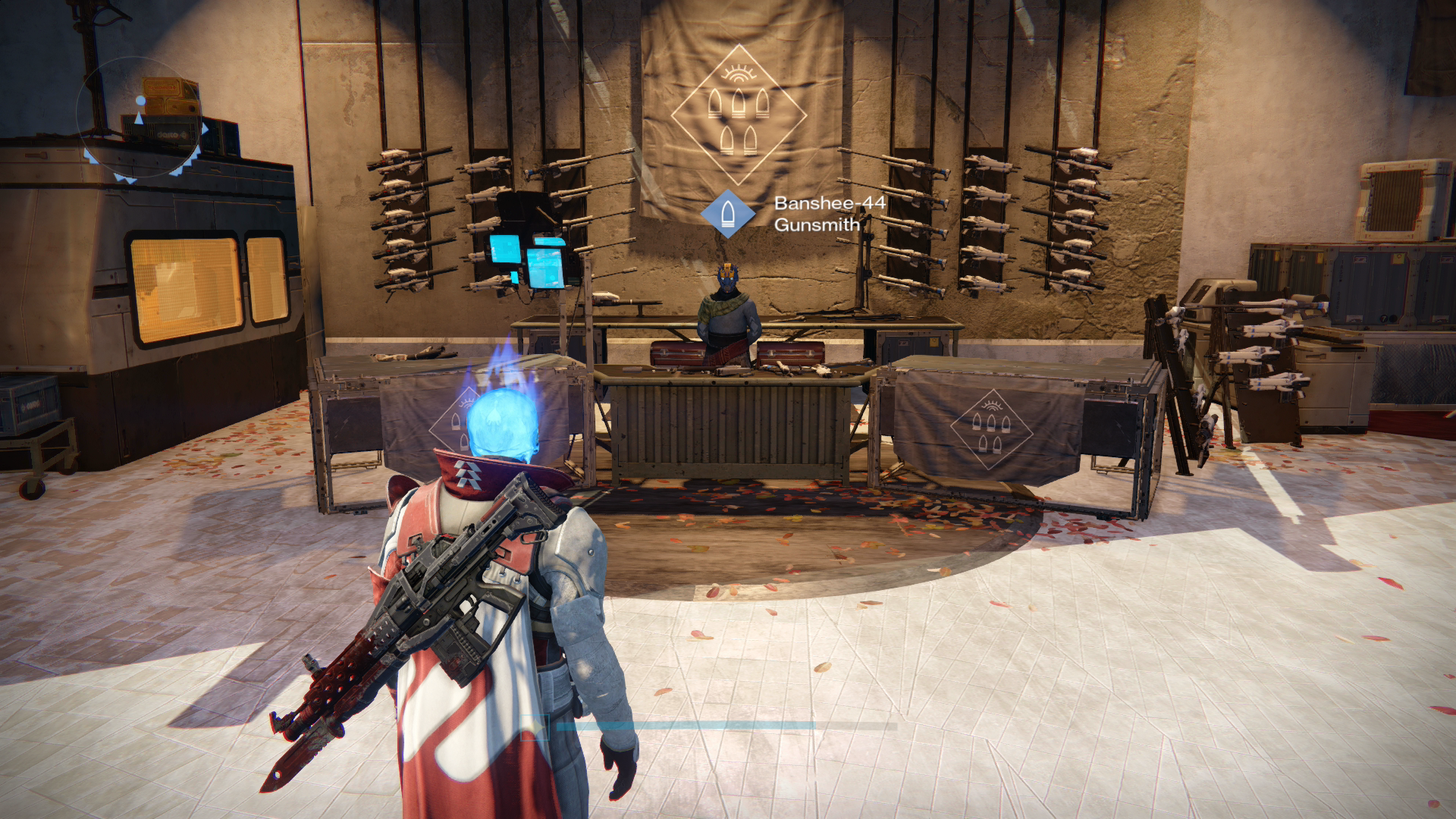Select the Banshee-44 Gunsmith vendor marker icon
Viewport: 1456px width, 819px height.
tap(728, 213)
